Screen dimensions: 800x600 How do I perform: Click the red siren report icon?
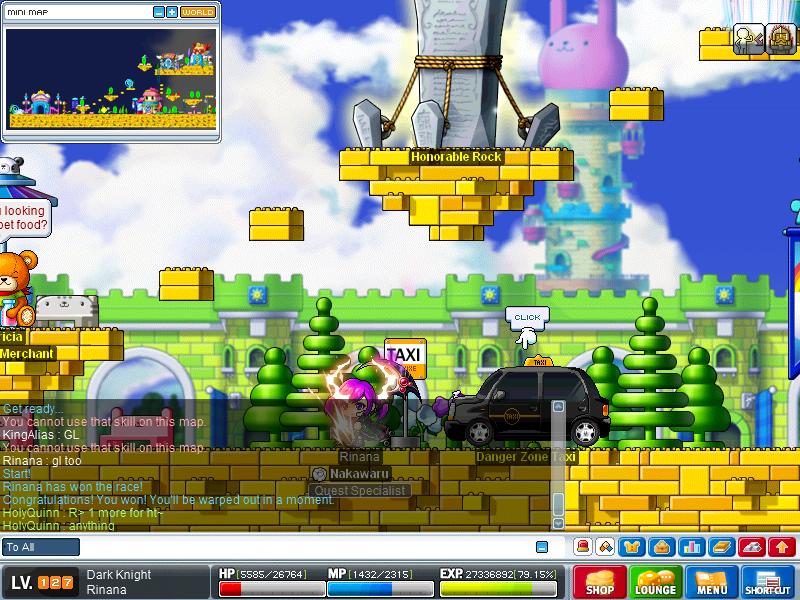coord(582,547)
